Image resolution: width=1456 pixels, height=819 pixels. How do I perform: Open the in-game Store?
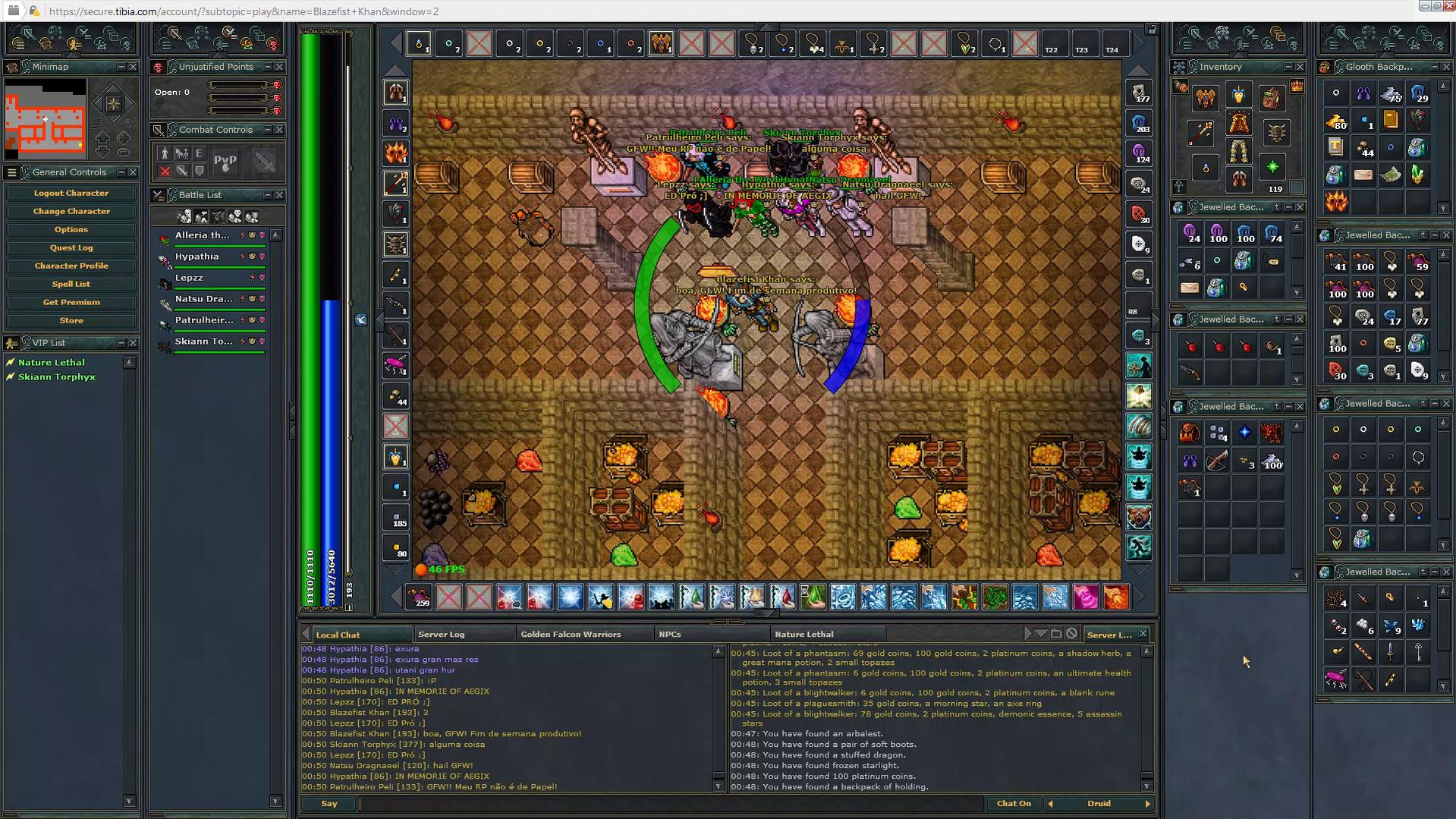pyautogui.click(x=71, y=320)
